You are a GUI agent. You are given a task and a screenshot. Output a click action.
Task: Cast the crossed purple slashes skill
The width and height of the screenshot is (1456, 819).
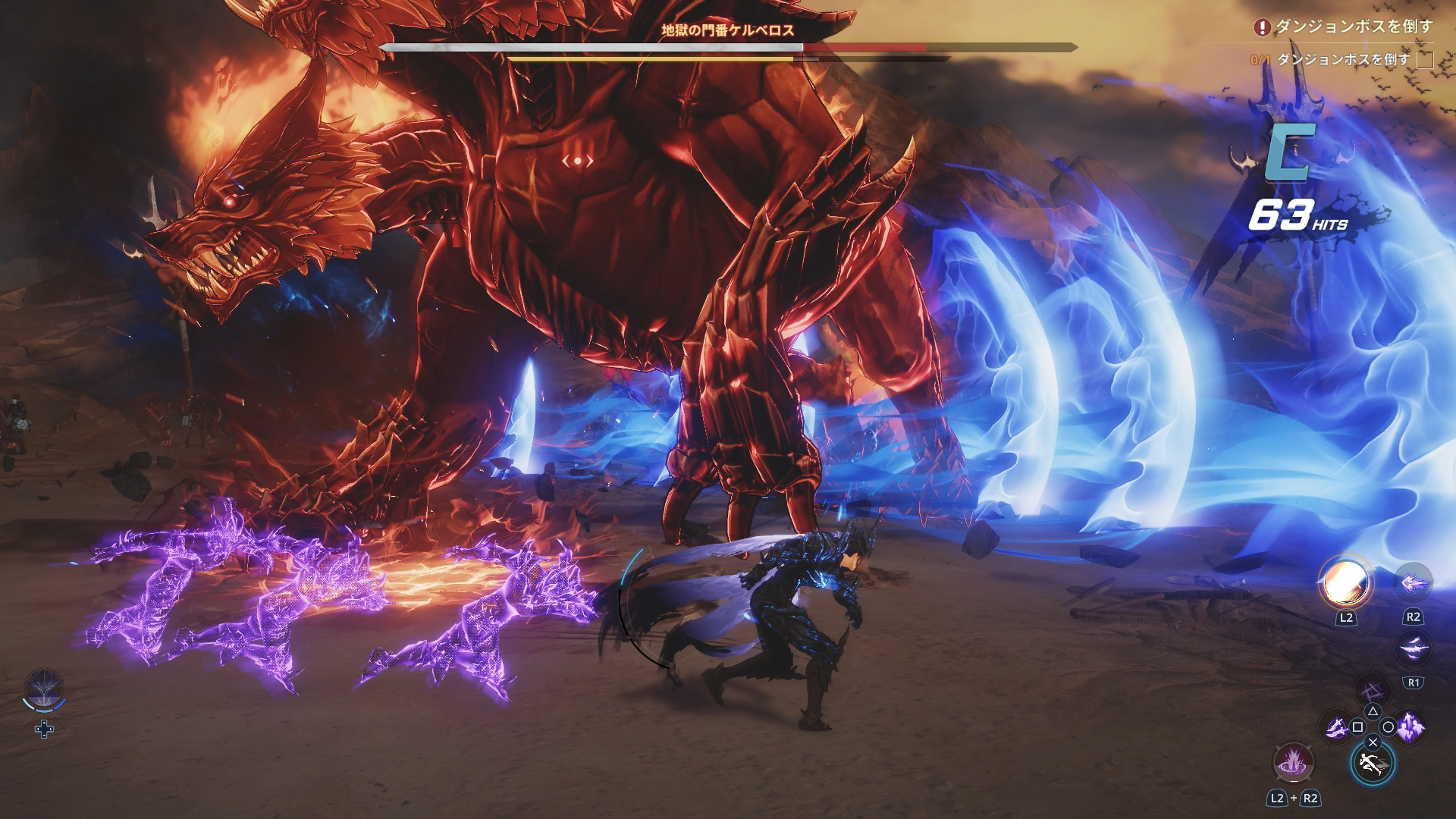point(1372,691)
